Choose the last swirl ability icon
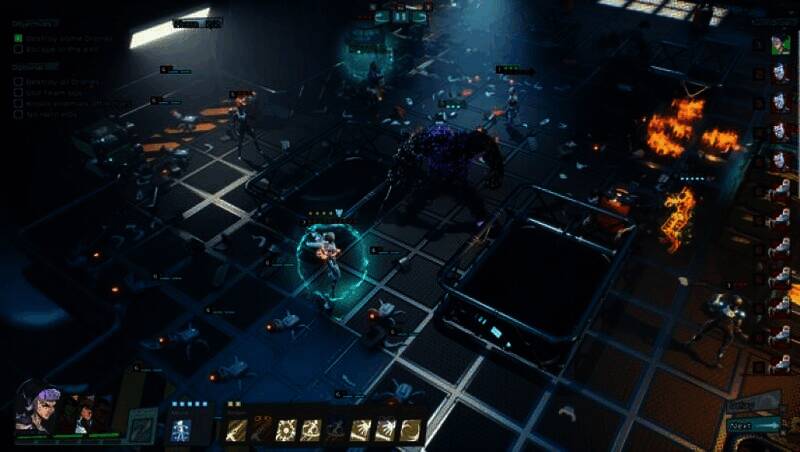Viewport: 800px width, 452px height. pos(411,430)
